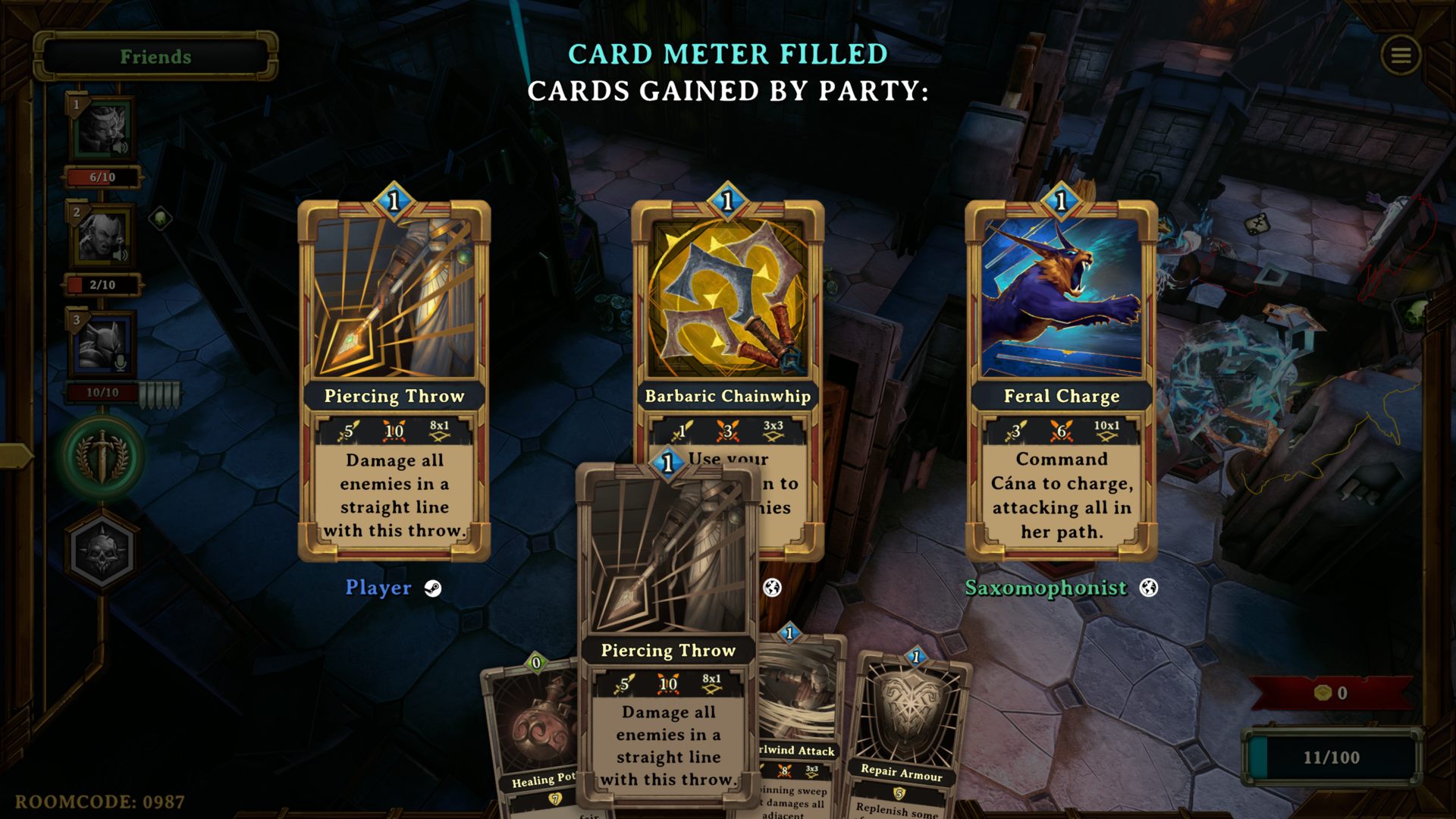Select the second party member portrait
Image resolution: width=1456 pixels, height=819 pixels.
(102, 237)
